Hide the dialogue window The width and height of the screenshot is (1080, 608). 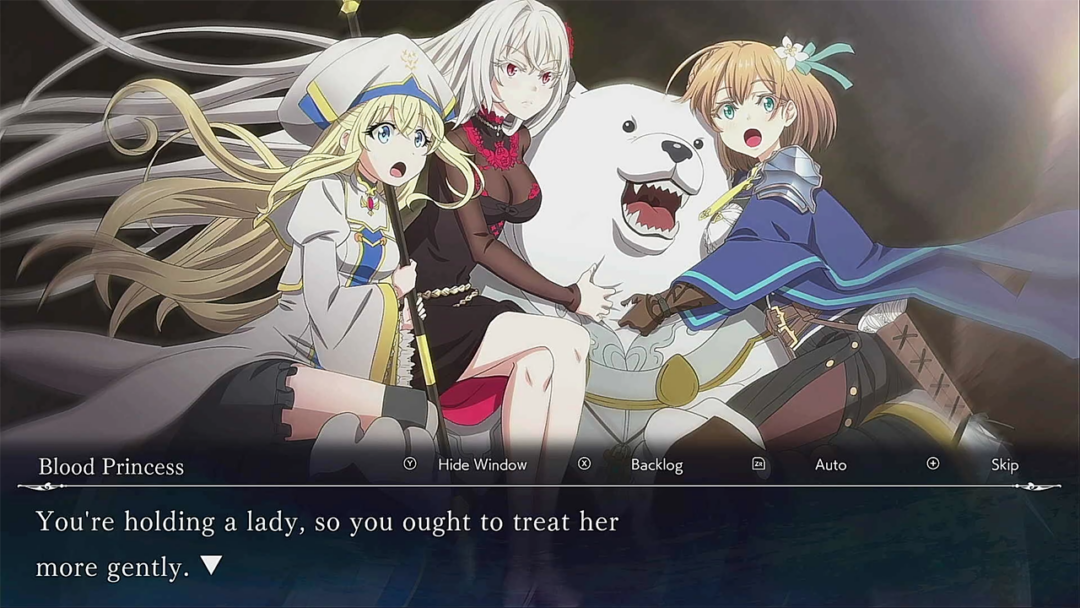pyautogui.click(x=481, y=465)
